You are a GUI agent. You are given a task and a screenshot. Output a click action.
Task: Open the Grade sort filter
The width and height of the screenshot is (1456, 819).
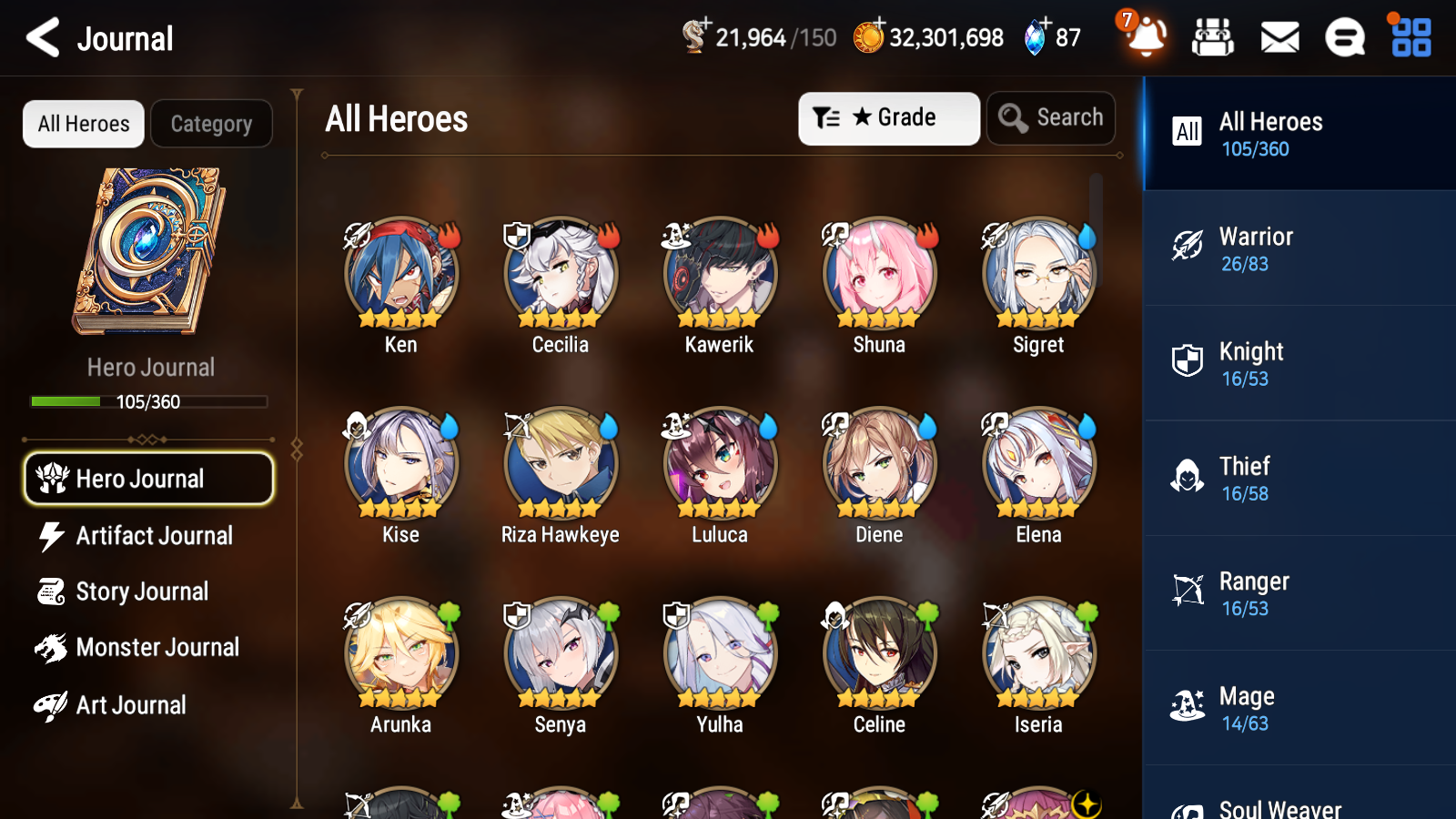888,117
